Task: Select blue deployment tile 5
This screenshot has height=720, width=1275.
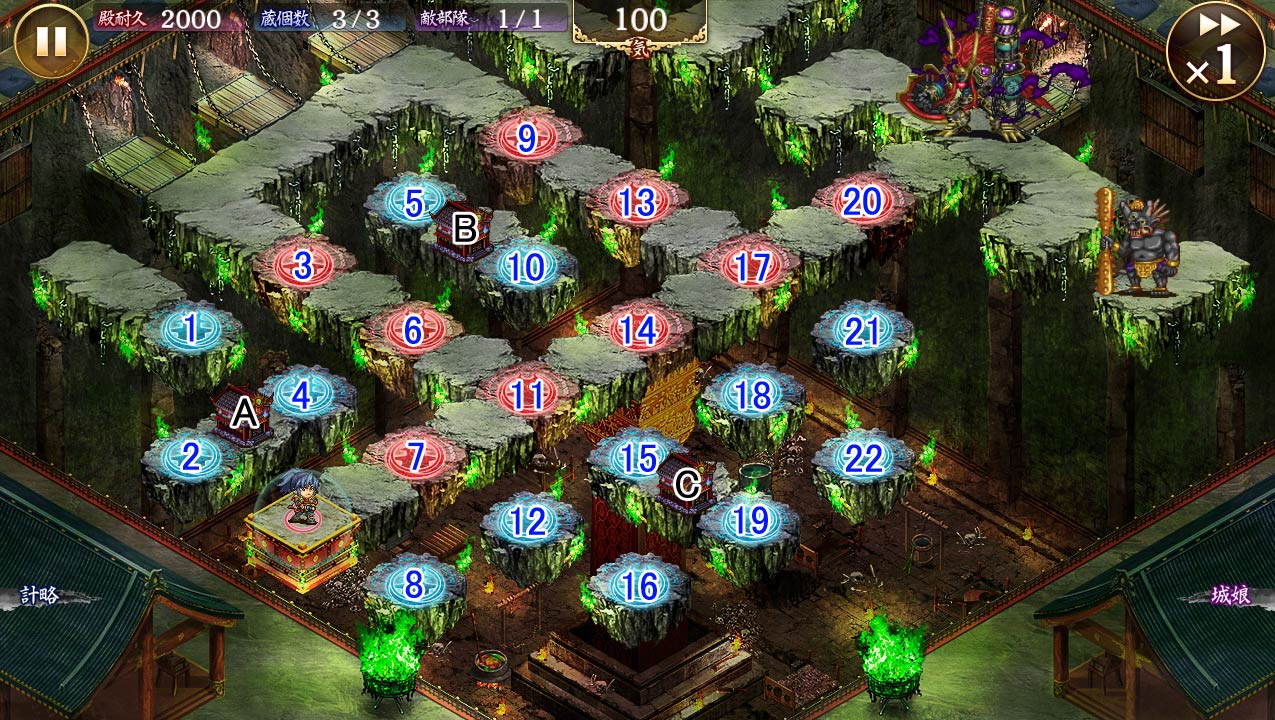Action: 414,203
